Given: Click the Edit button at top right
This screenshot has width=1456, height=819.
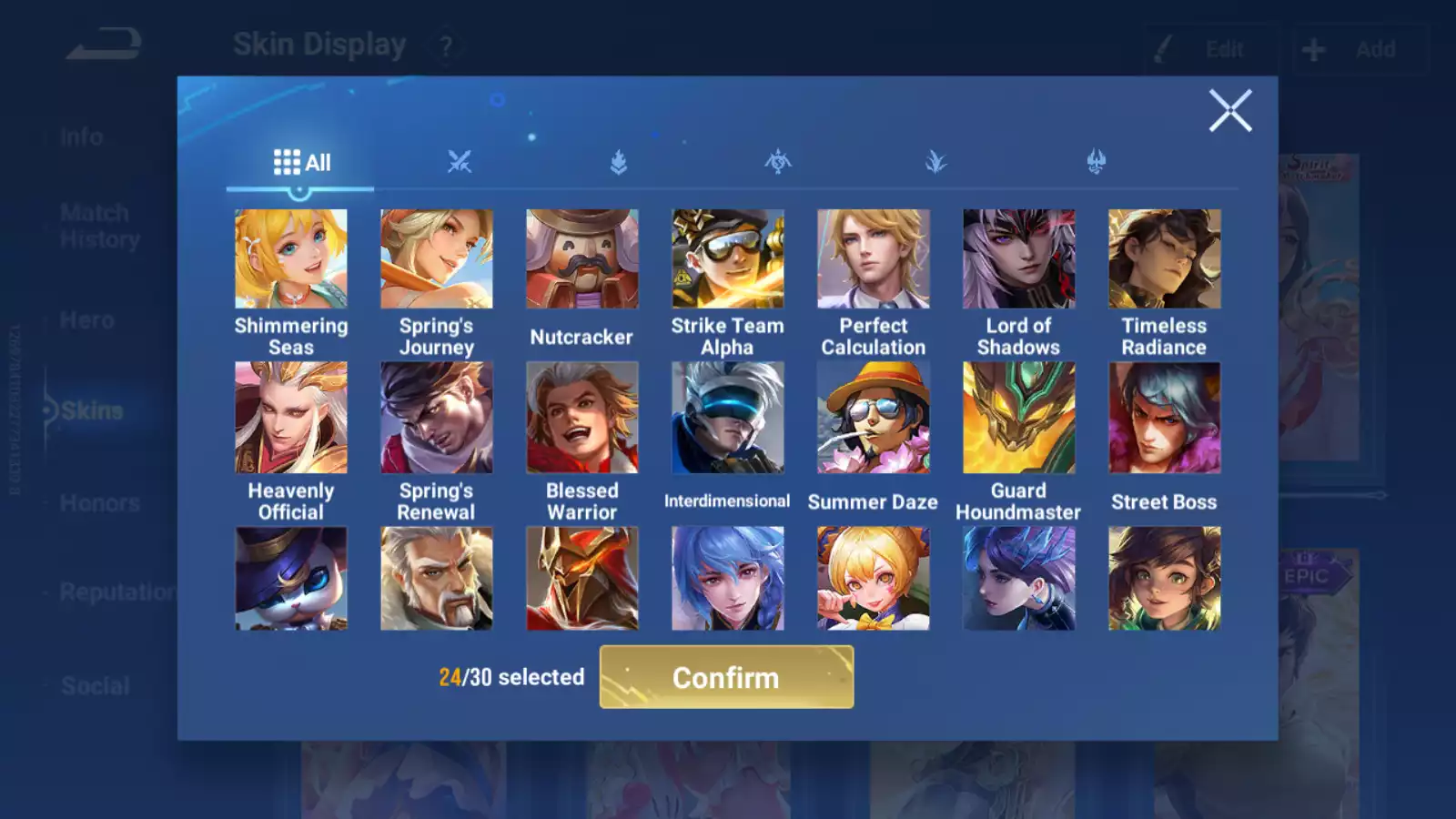Looking at the screenshot, I should point(1222,49).
